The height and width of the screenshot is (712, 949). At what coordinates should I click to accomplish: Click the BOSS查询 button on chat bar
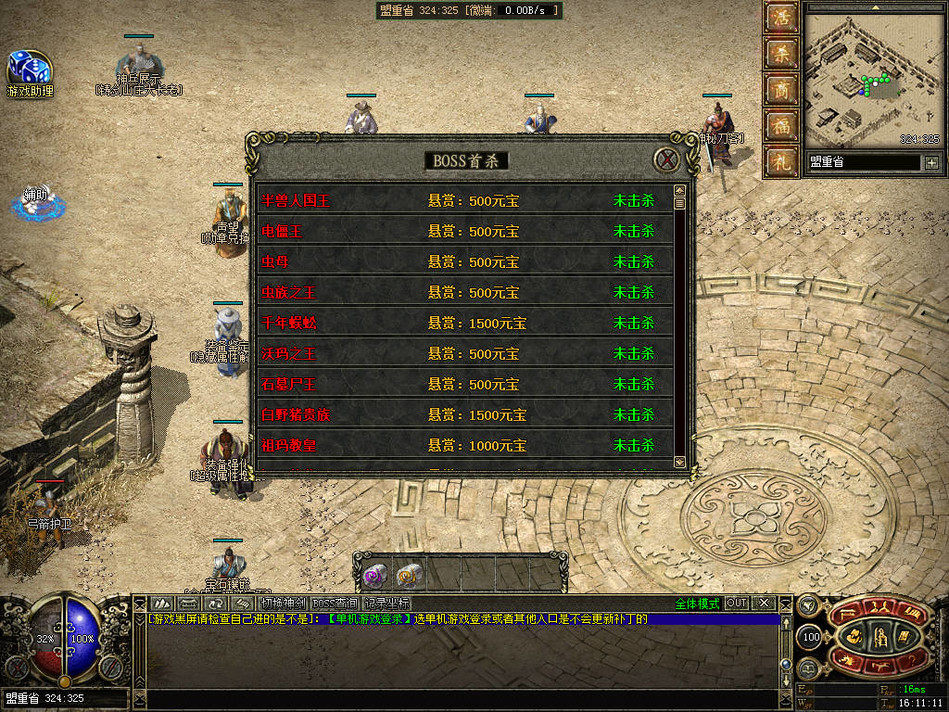point(334,603)
